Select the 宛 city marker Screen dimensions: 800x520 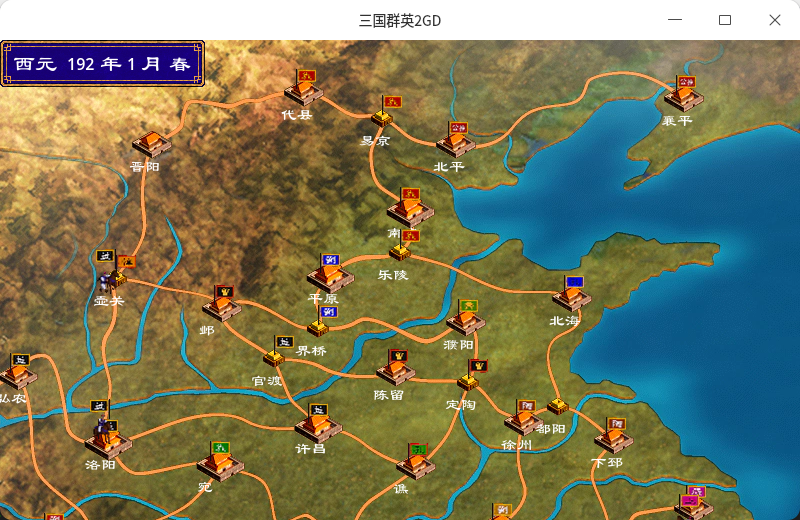pyautogui.click(x=219, y=463)
